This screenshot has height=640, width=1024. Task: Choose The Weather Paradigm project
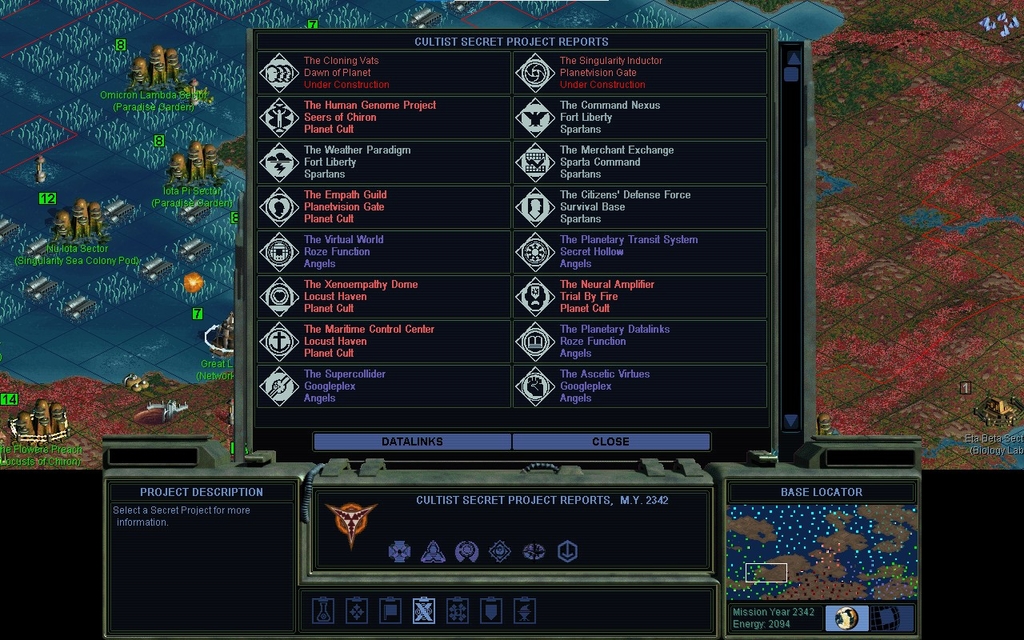point(384,162)
